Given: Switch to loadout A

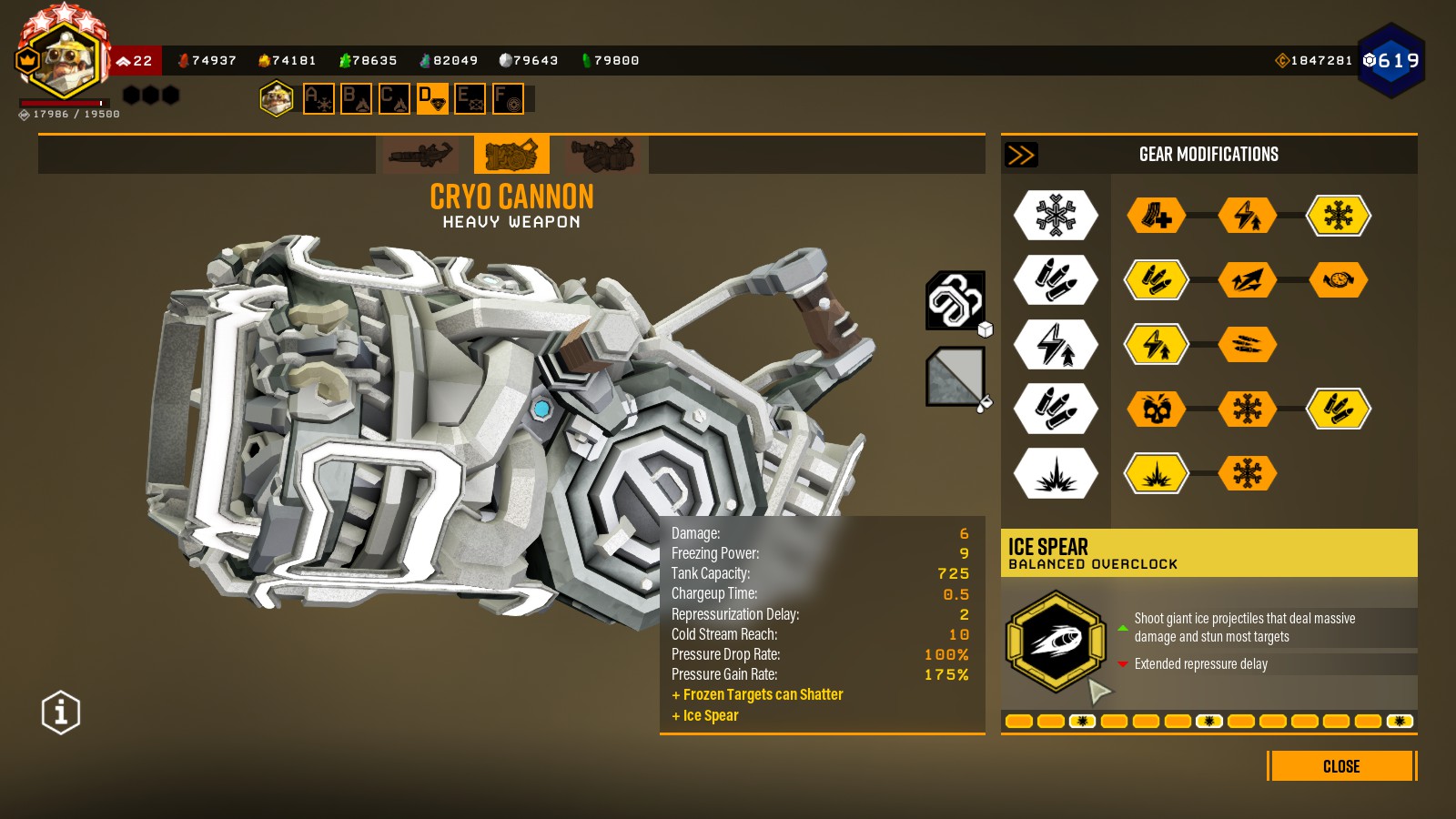Looking at the screenshot, I should [x=318, y=98].
